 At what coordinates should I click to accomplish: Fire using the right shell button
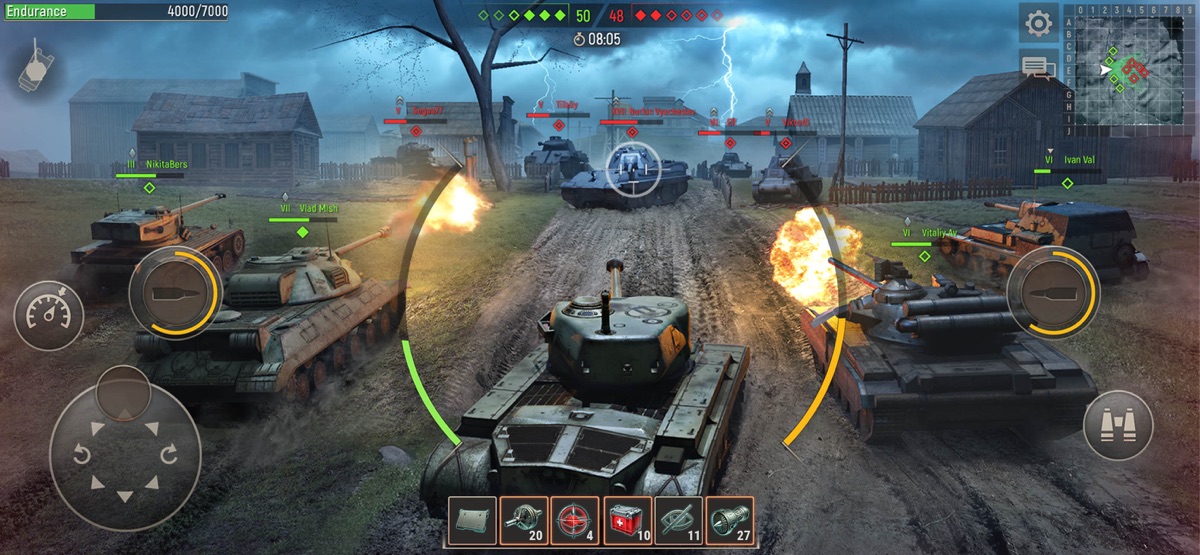click(x=1052, y=292)
